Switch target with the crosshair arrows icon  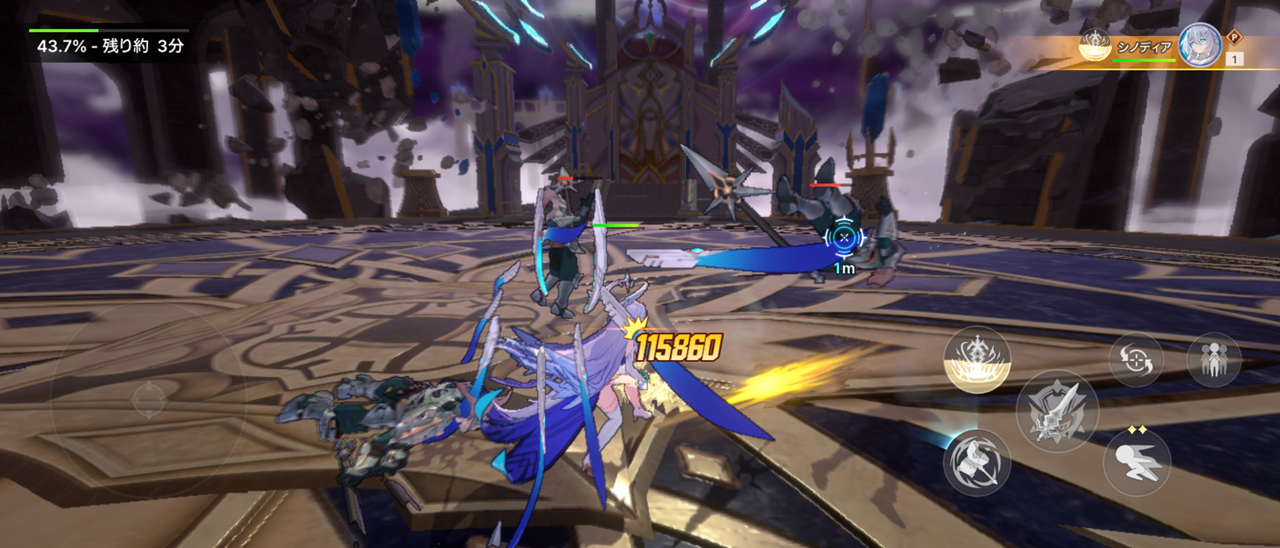click(1136, 360)
